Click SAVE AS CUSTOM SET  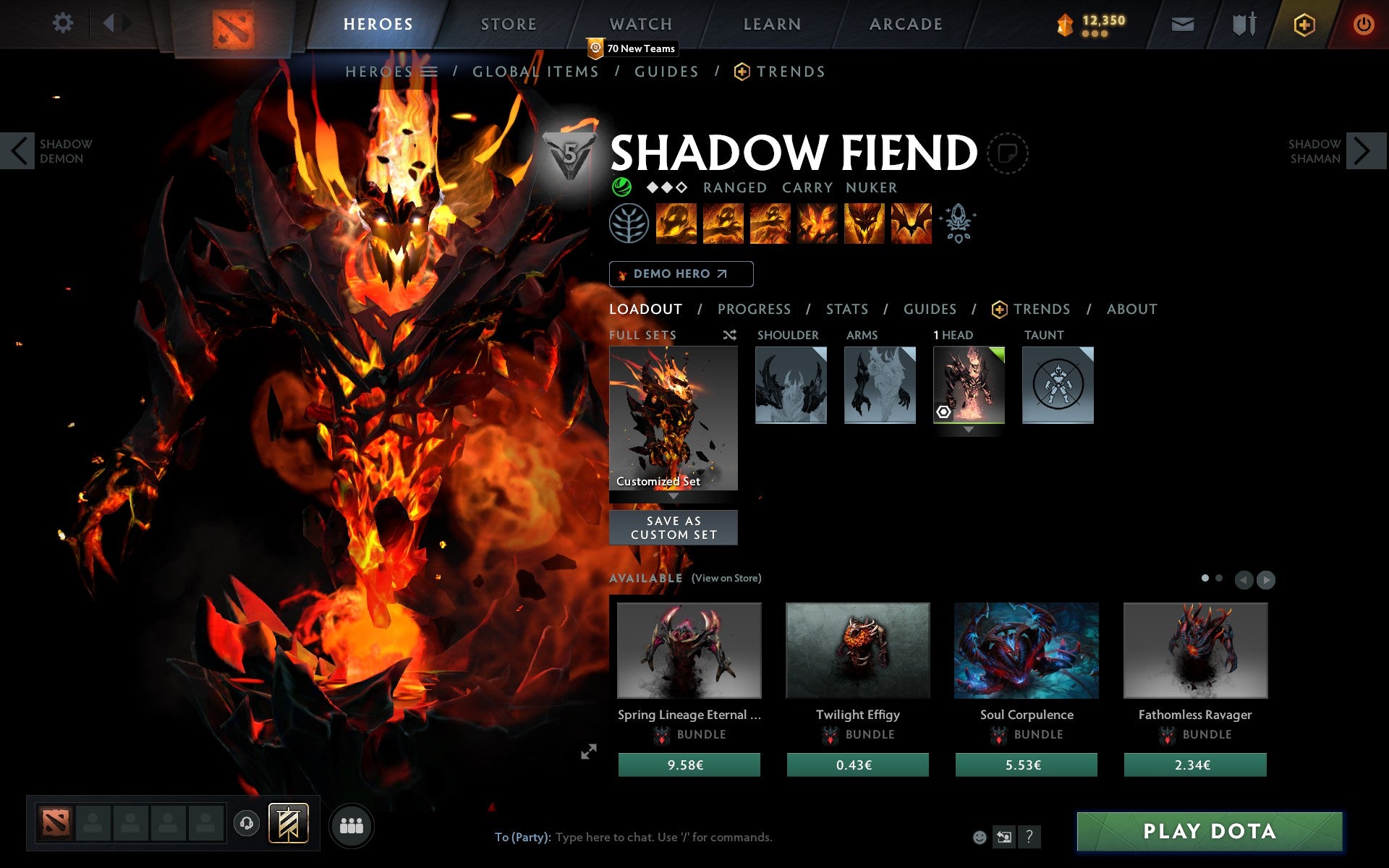[674, 527]
